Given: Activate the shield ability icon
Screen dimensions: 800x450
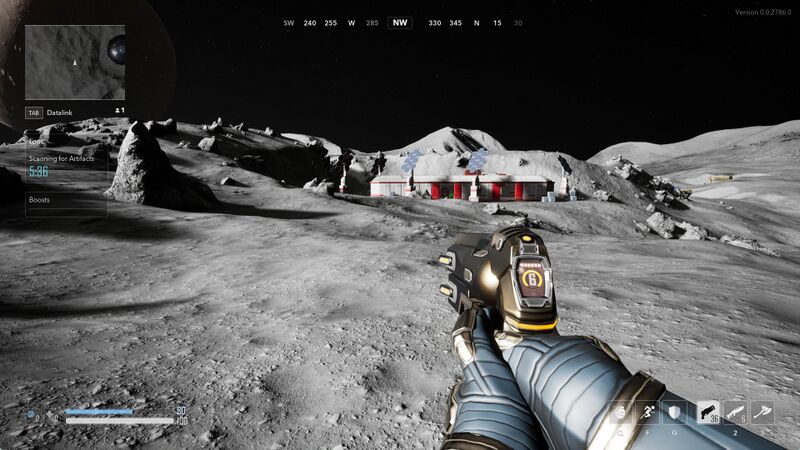Looking at the screenshot, I should 674,412.
